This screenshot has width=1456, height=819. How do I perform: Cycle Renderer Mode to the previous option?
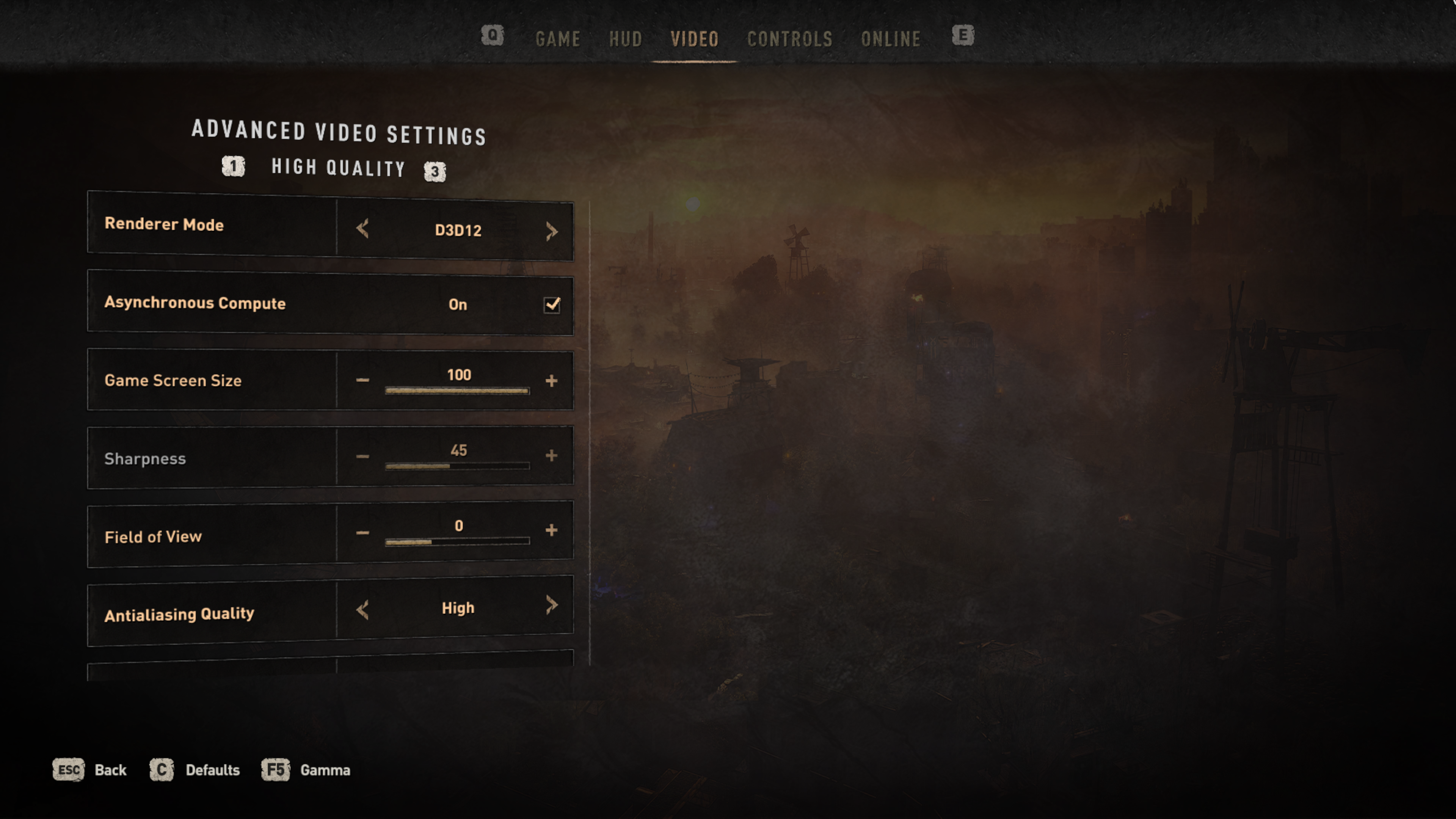[362, 229]
